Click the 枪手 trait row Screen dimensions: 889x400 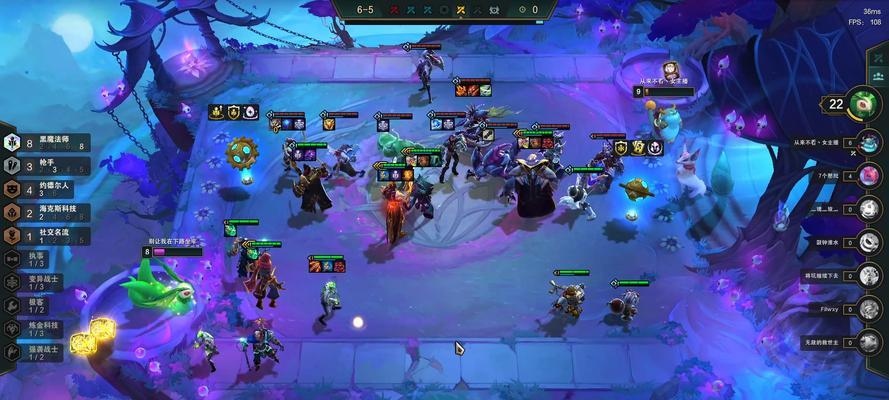pos(45,165)
